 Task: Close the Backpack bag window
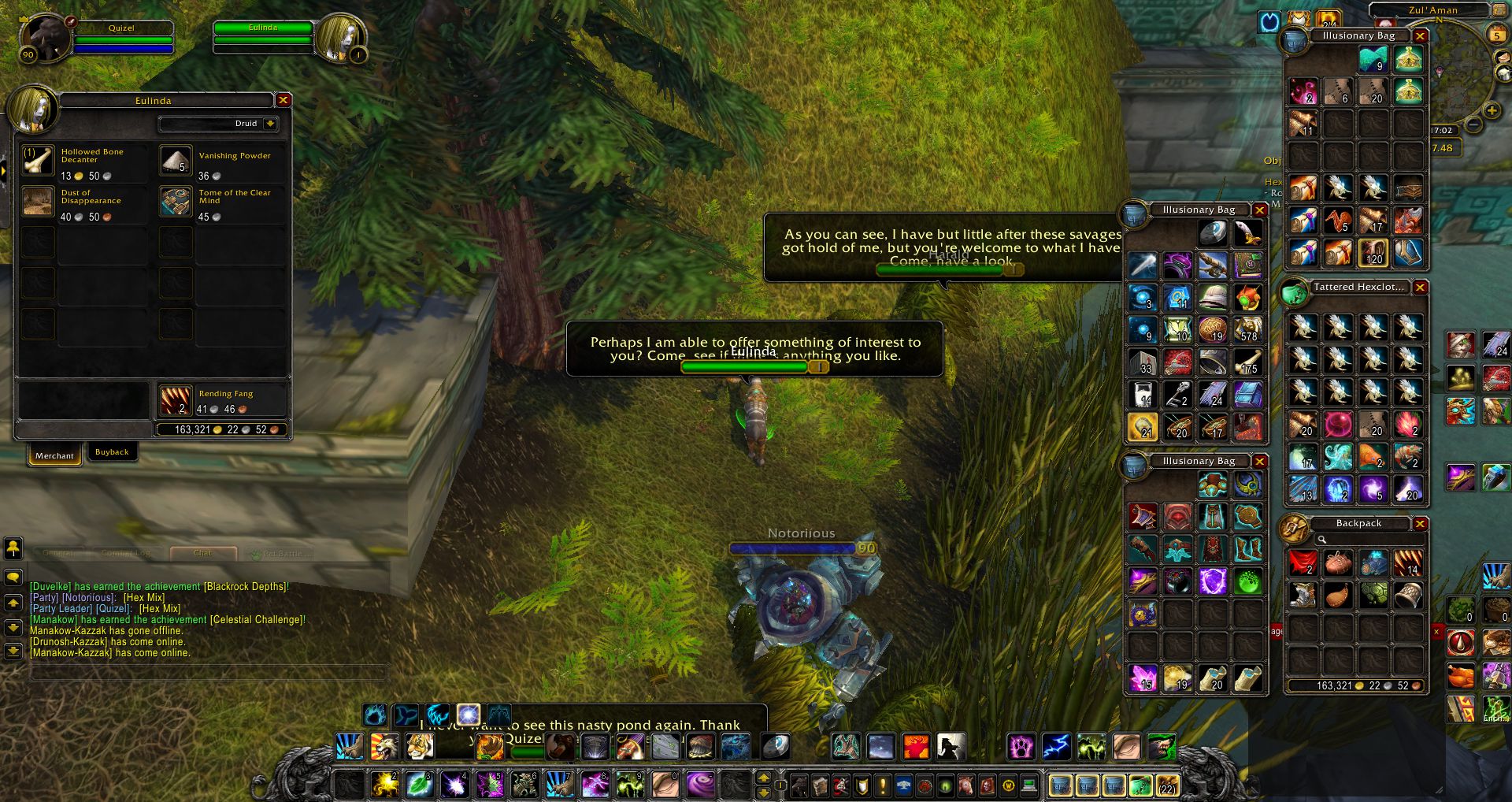[x=1421, y=524]
